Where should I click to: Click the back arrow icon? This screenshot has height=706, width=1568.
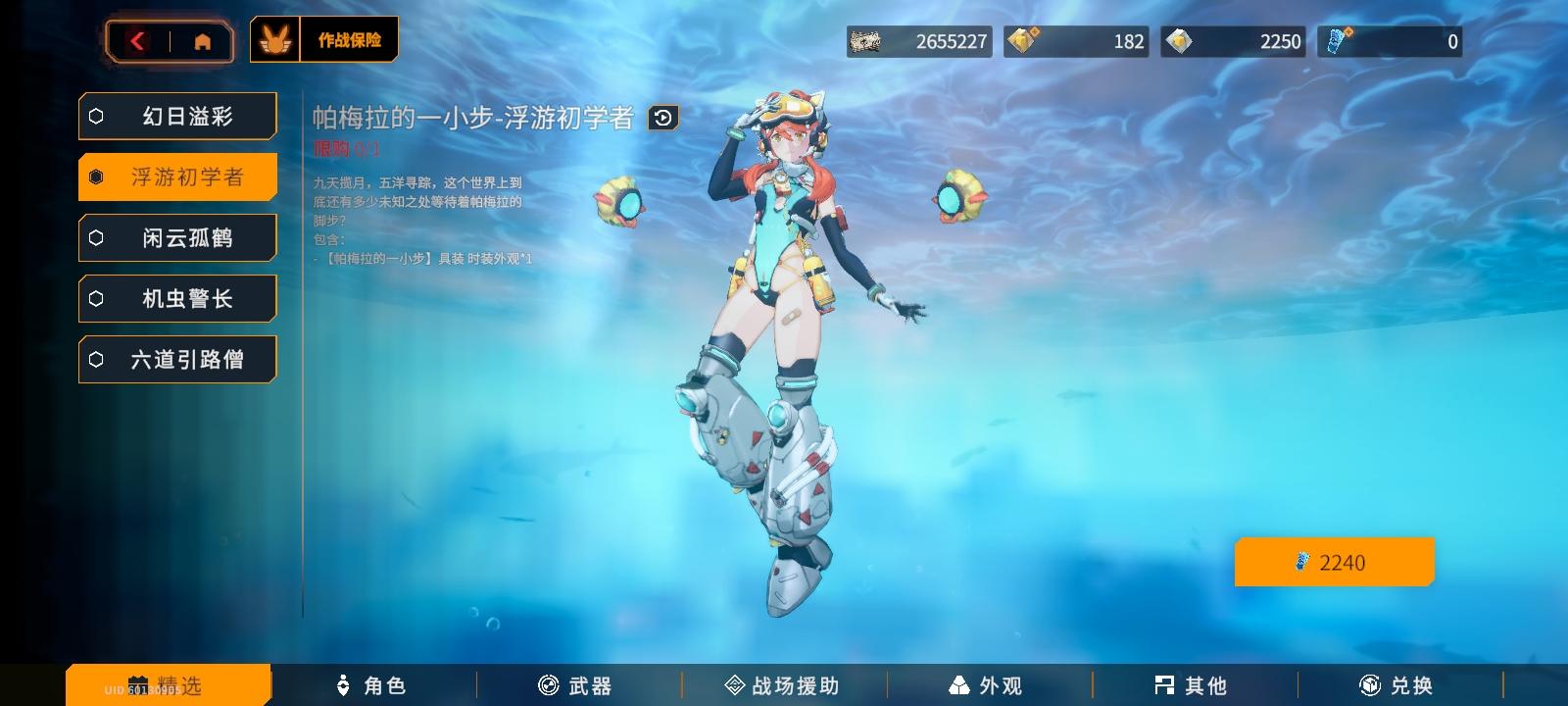click(137, 41)
